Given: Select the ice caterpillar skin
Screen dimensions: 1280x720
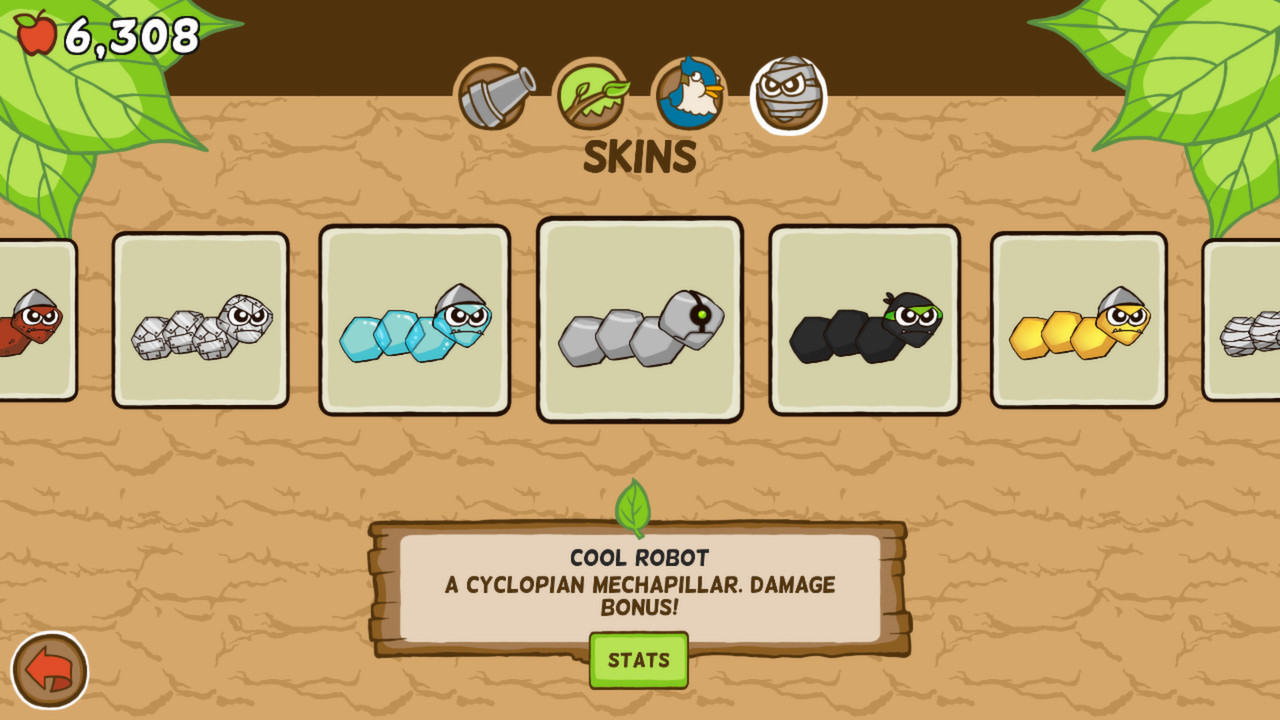Looking at the screenshot, I should click(x=413, y=318).
